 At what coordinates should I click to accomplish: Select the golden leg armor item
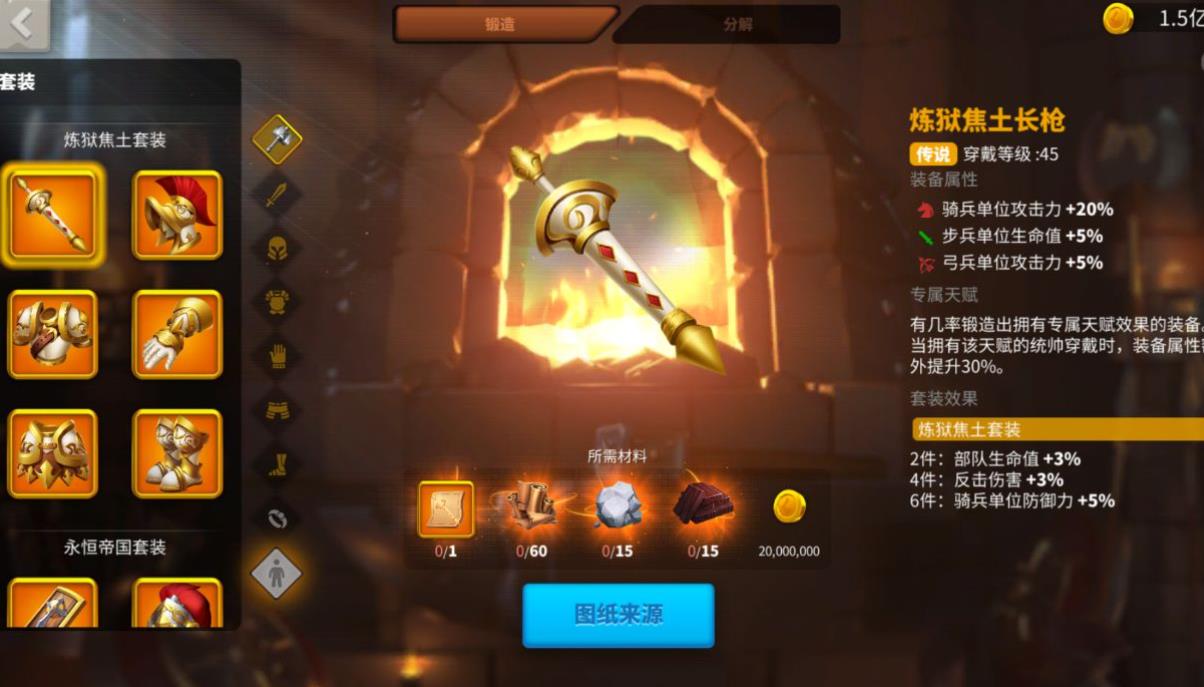tap(53, 453)
